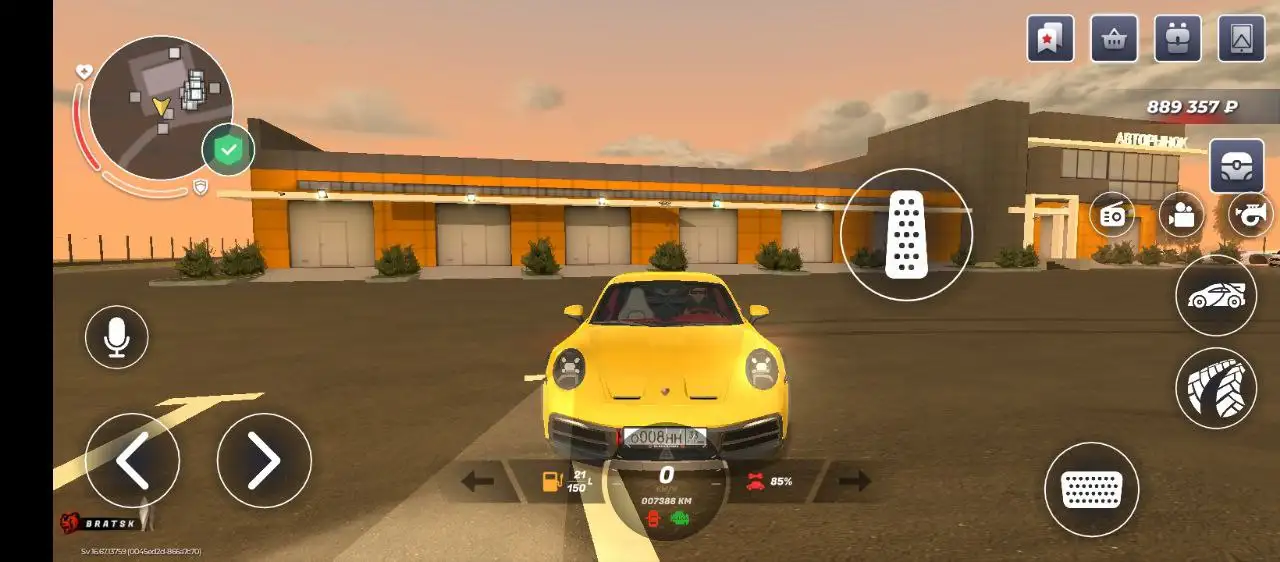
Task: Tap the gas pedal button
Action: click(x=906, y=234)
